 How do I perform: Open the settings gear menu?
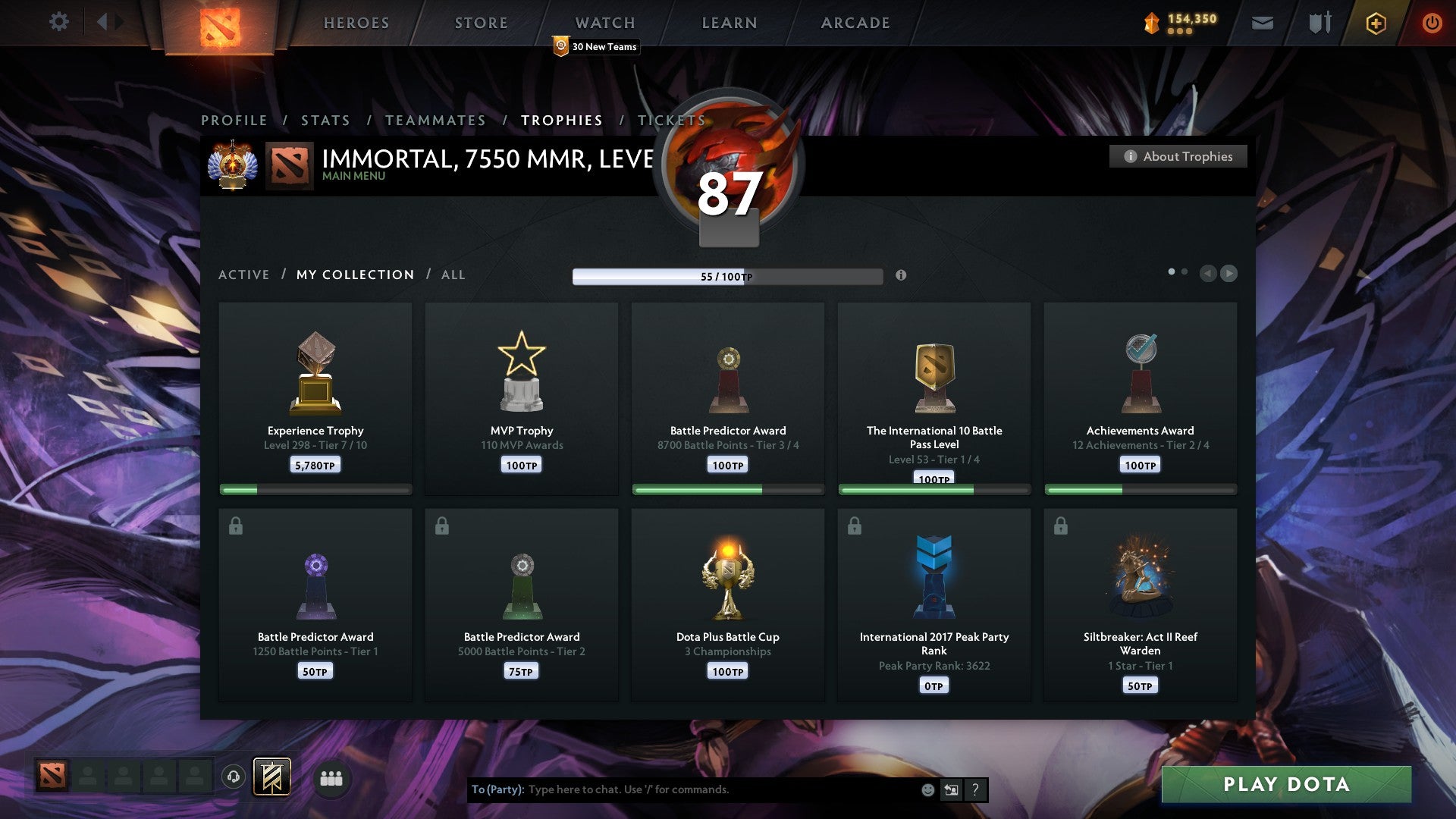(59, 22)
